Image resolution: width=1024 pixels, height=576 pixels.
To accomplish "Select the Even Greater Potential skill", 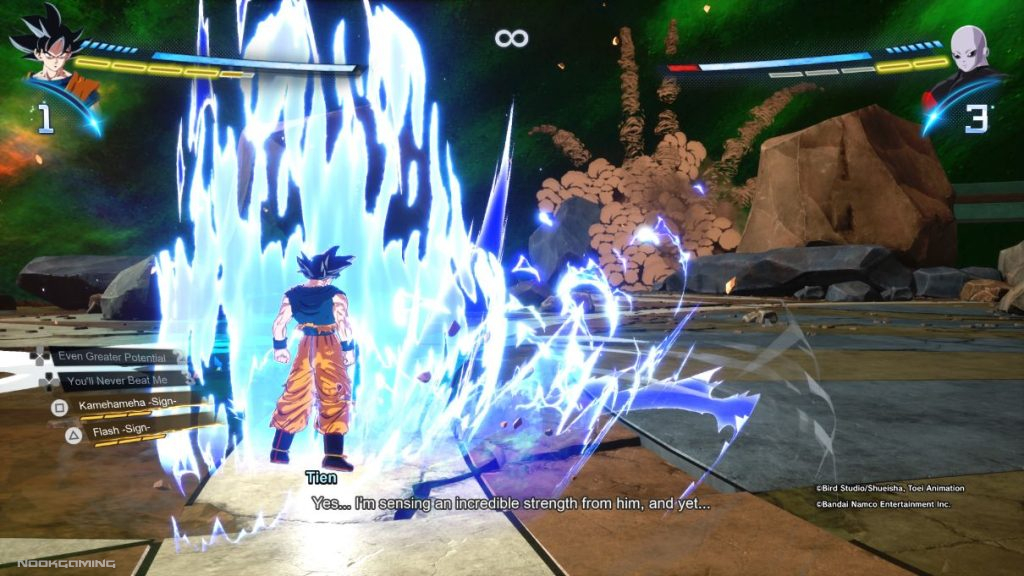I will pos(107,356).
